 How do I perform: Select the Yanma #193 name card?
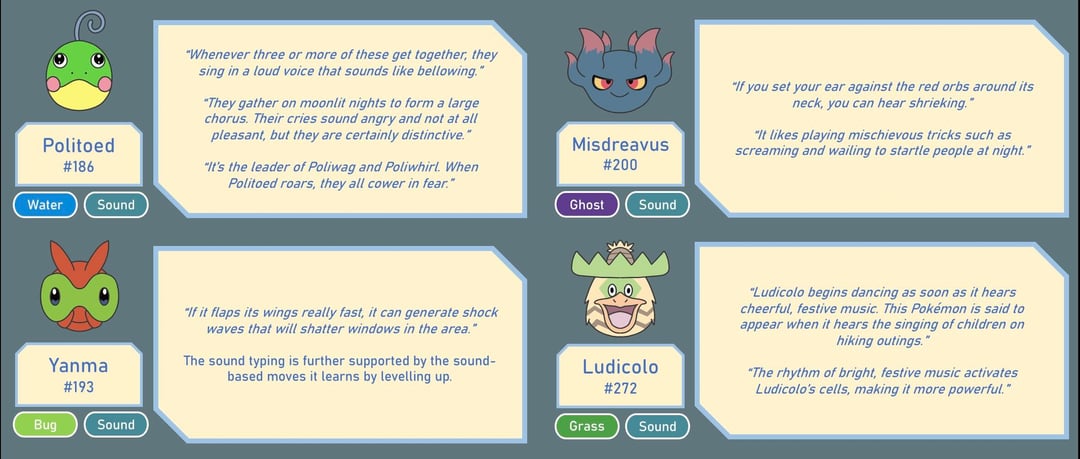[x=78, y=375]
